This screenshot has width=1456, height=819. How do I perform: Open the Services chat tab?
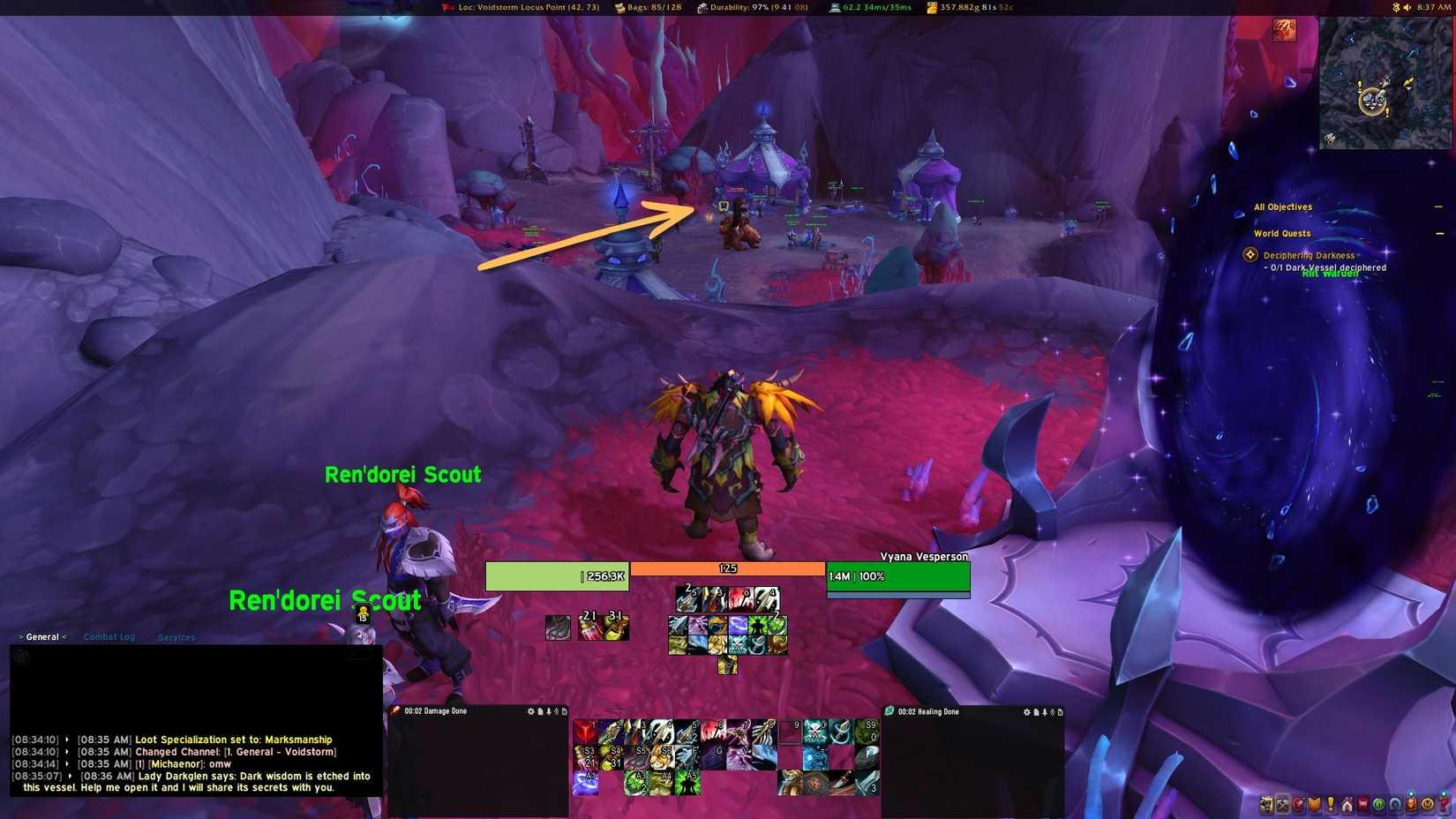(x=176, y=636)
